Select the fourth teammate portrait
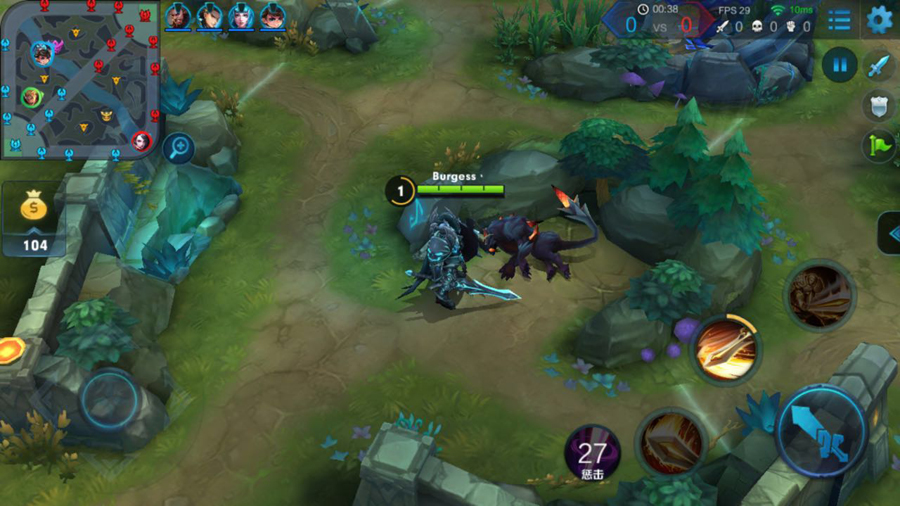 click(273, 16)
